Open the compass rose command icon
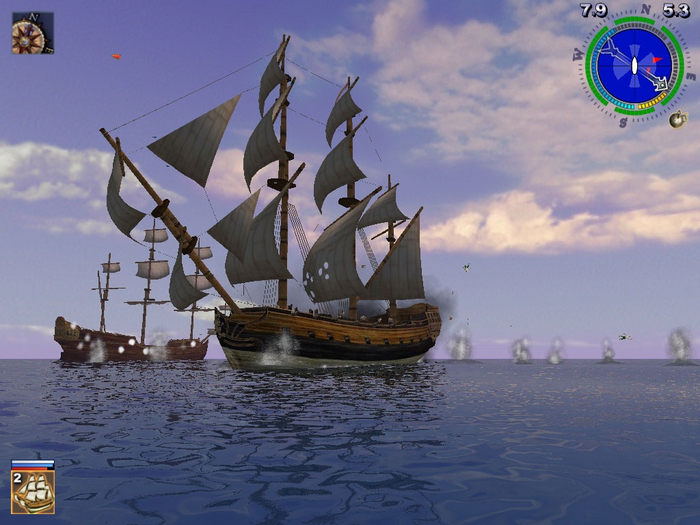The image size is (700, 525). click(x=32, y=33)
